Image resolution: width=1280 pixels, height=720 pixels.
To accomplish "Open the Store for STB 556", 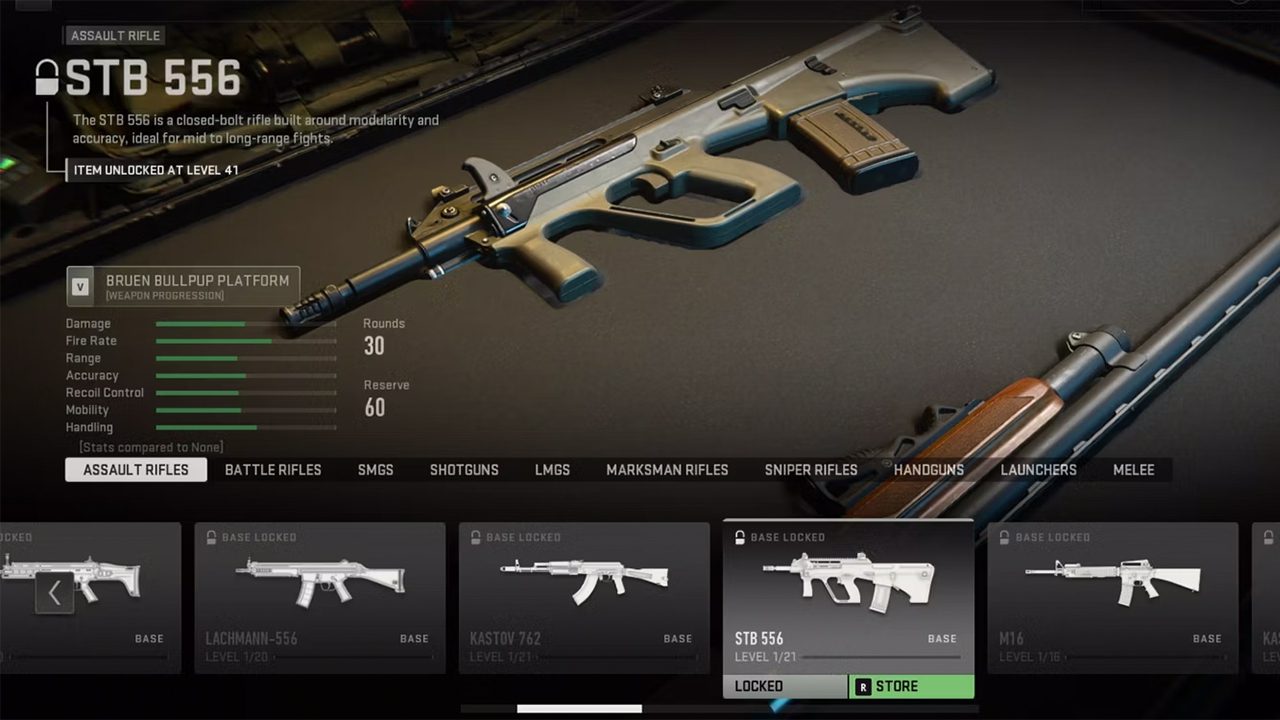I will 911,687.
